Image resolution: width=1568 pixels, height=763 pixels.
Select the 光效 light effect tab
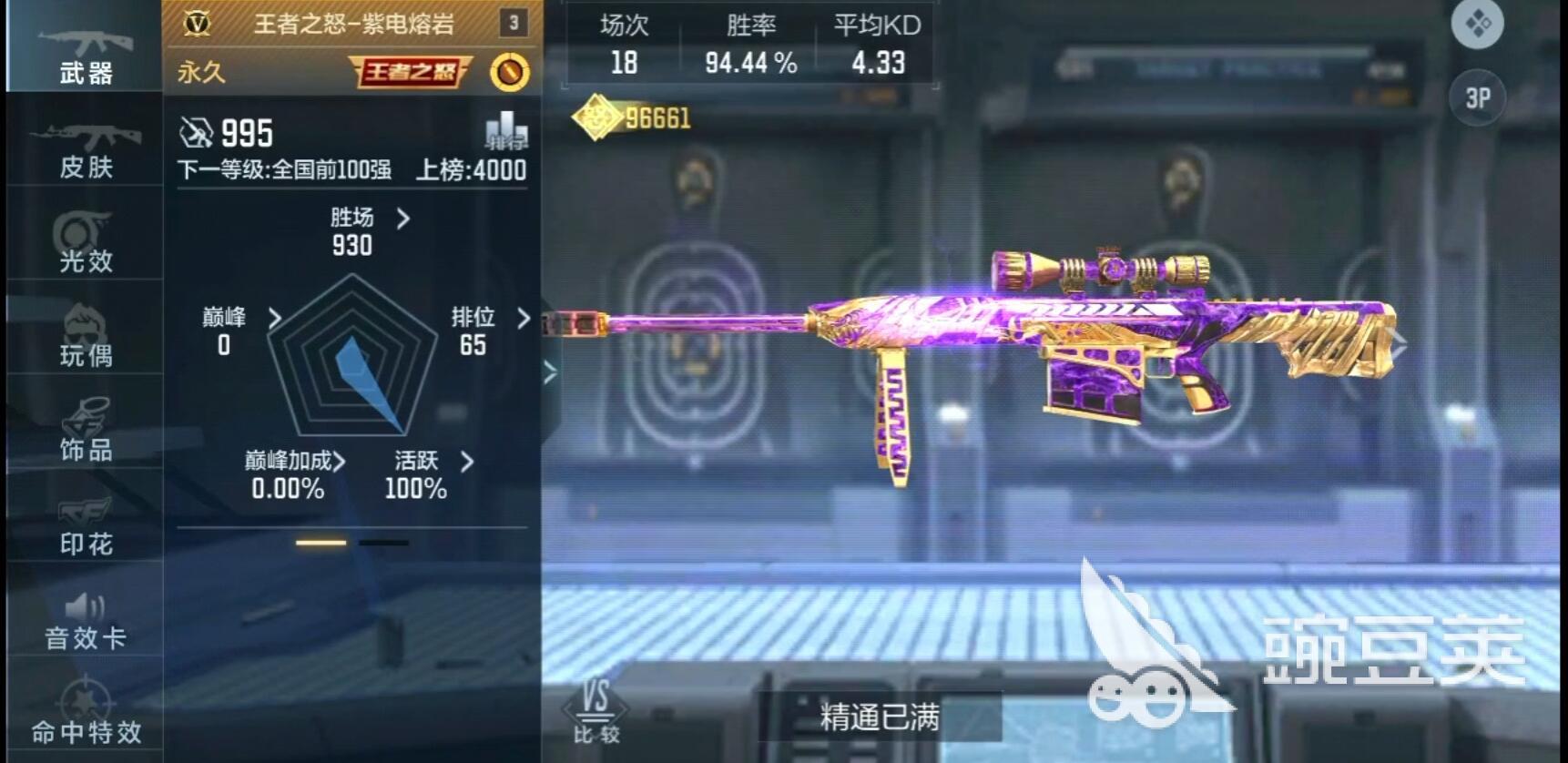[85, 242]
